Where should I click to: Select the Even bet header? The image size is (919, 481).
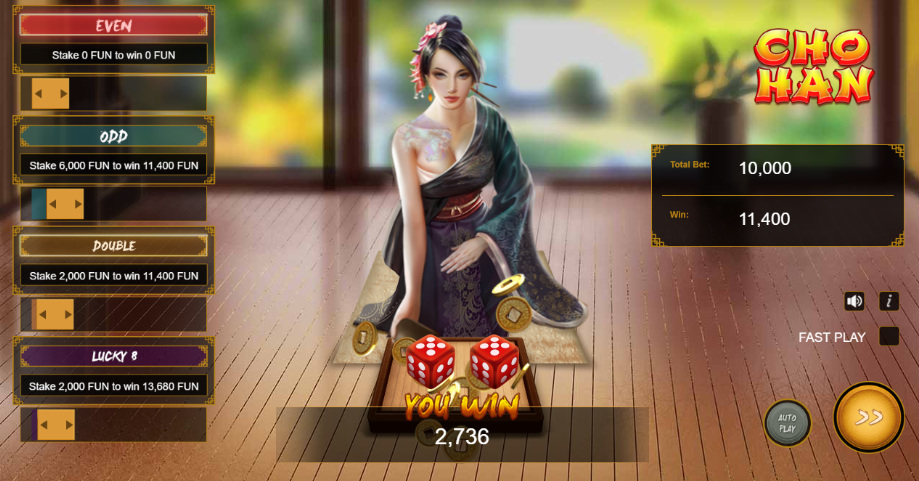coord(113,26)
